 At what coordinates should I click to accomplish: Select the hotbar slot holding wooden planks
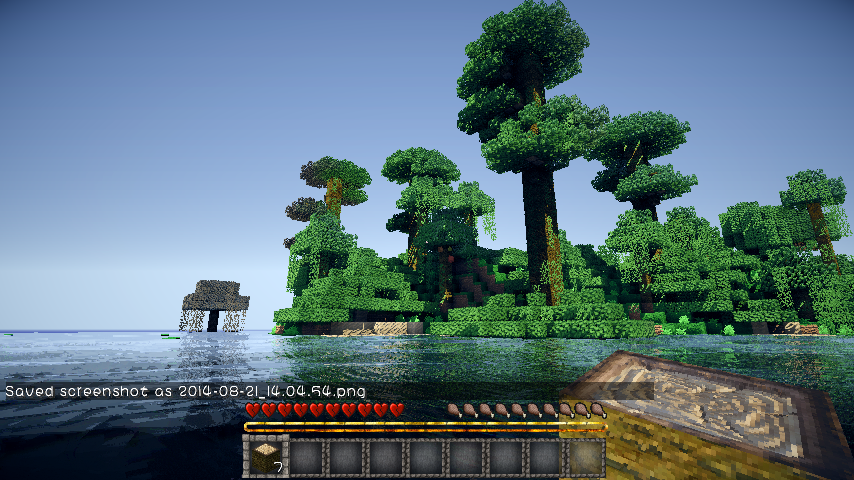point(266,457)
